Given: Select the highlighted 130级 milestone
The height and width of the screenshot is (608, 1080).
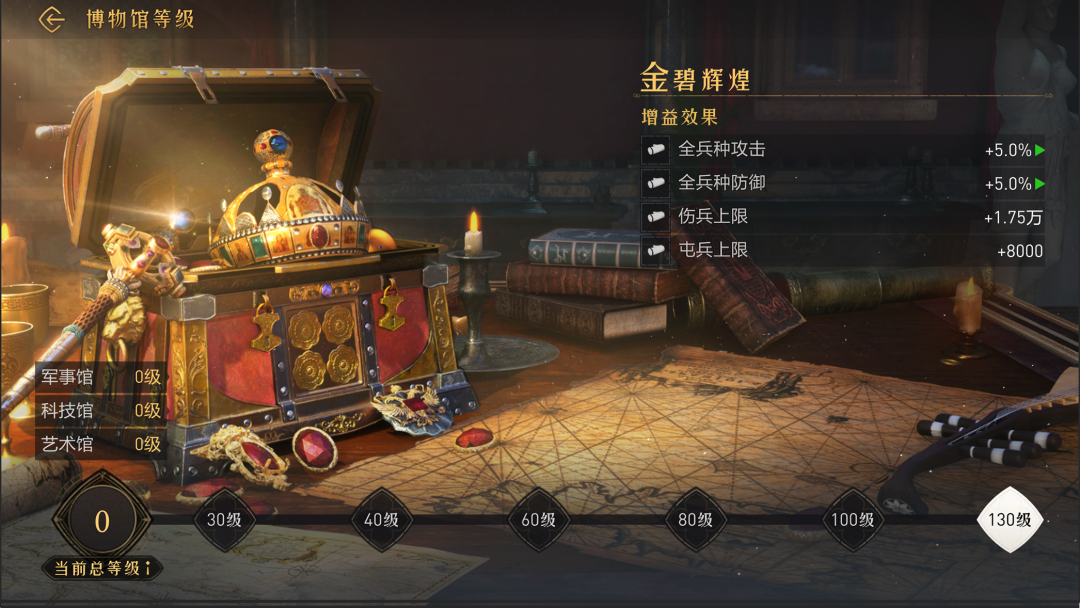Looking at the screenshot, I should click(1010, 520).
